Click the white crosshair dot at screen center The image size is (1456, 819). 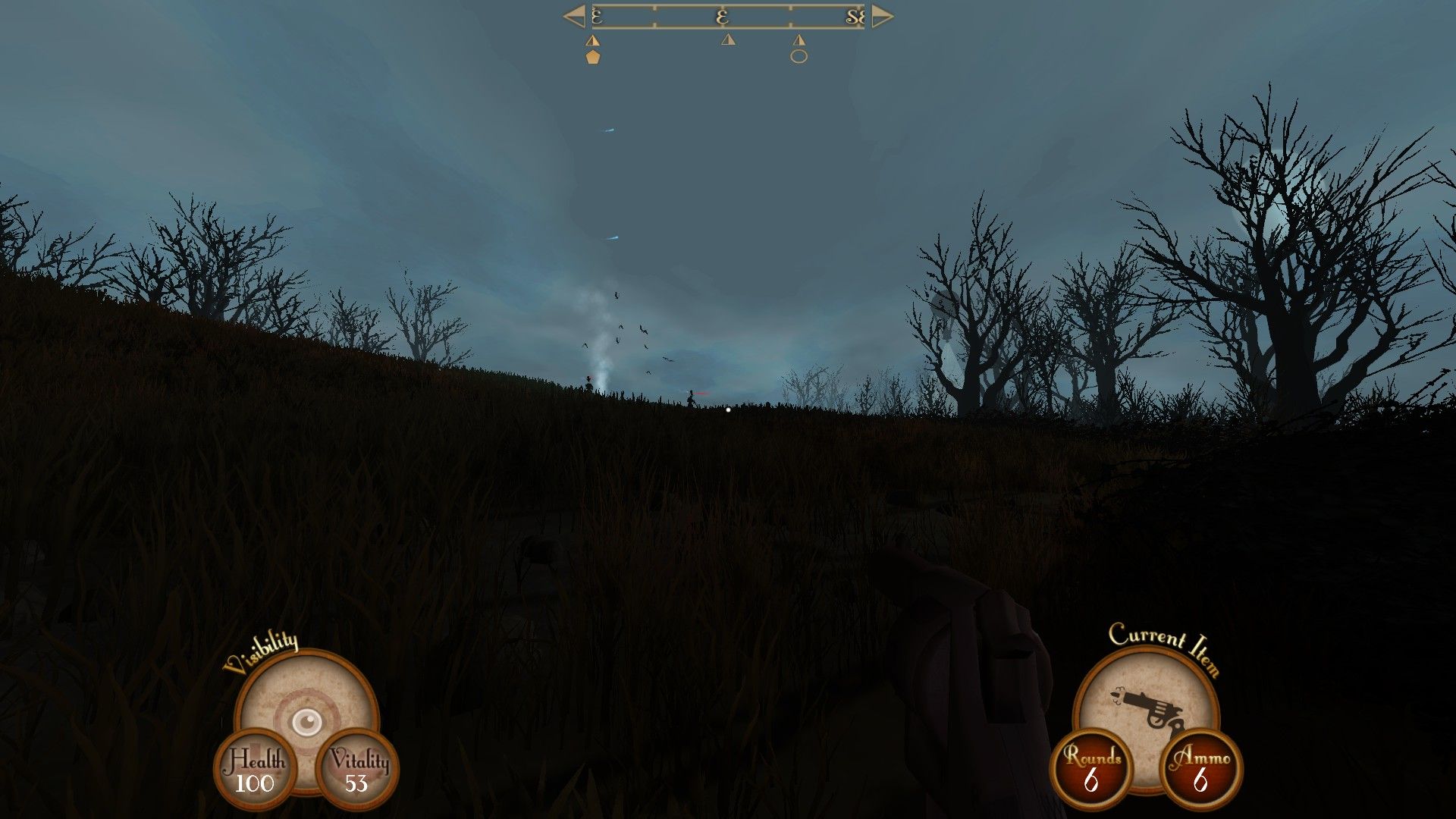tap(727, 409)
